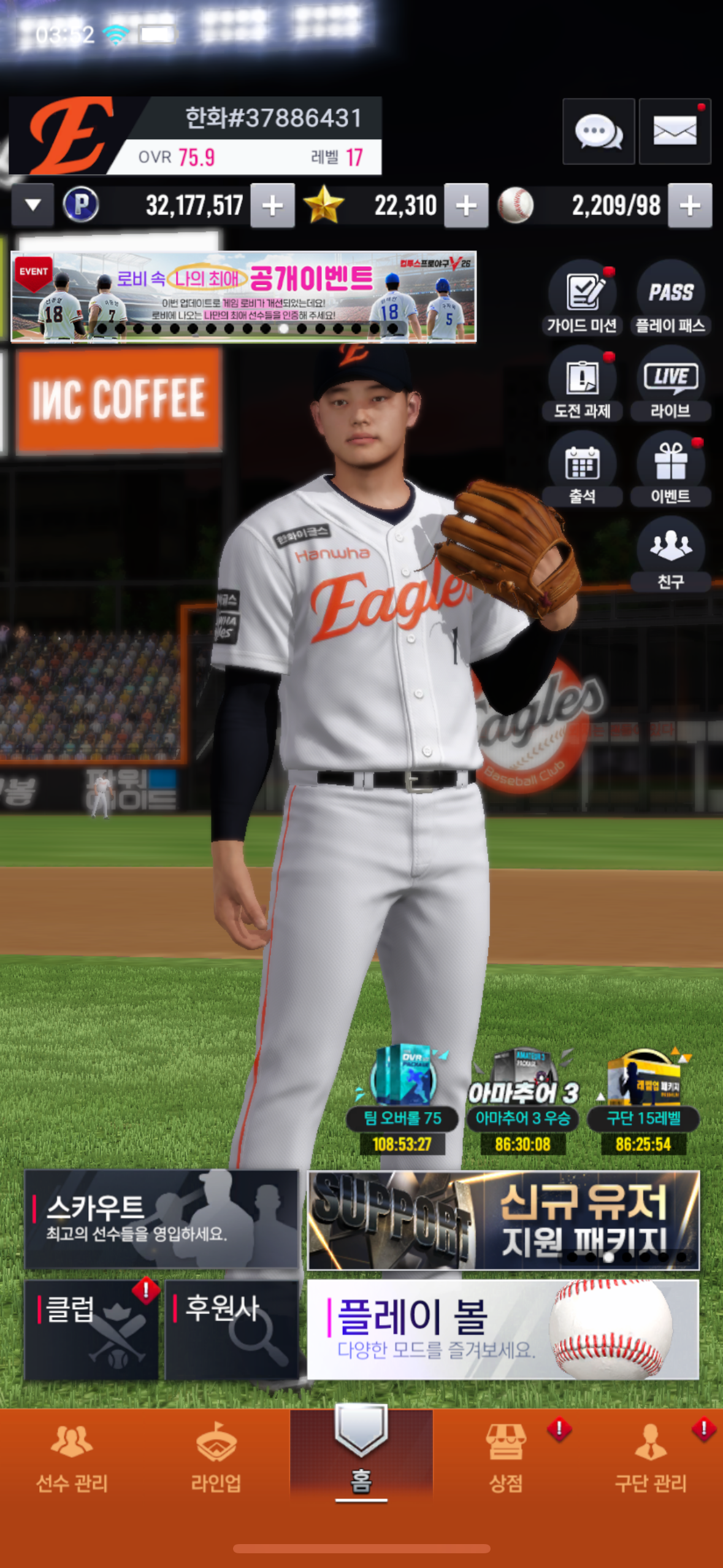Open the 클럽 club menu
Image resolution: width=723 pixels, height=1568 pixels.
91,1329
